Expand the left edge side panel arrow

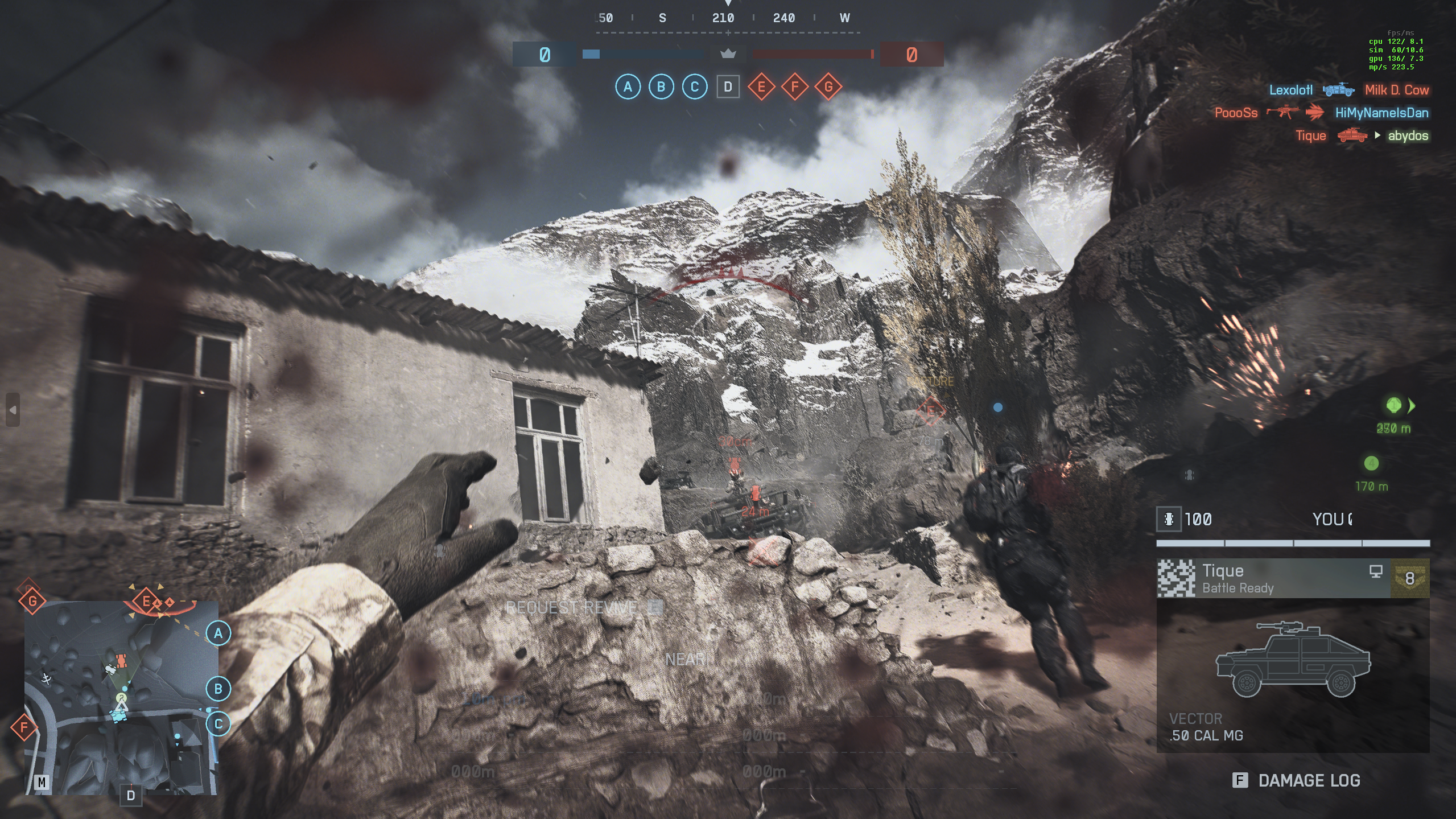[13, 410]
